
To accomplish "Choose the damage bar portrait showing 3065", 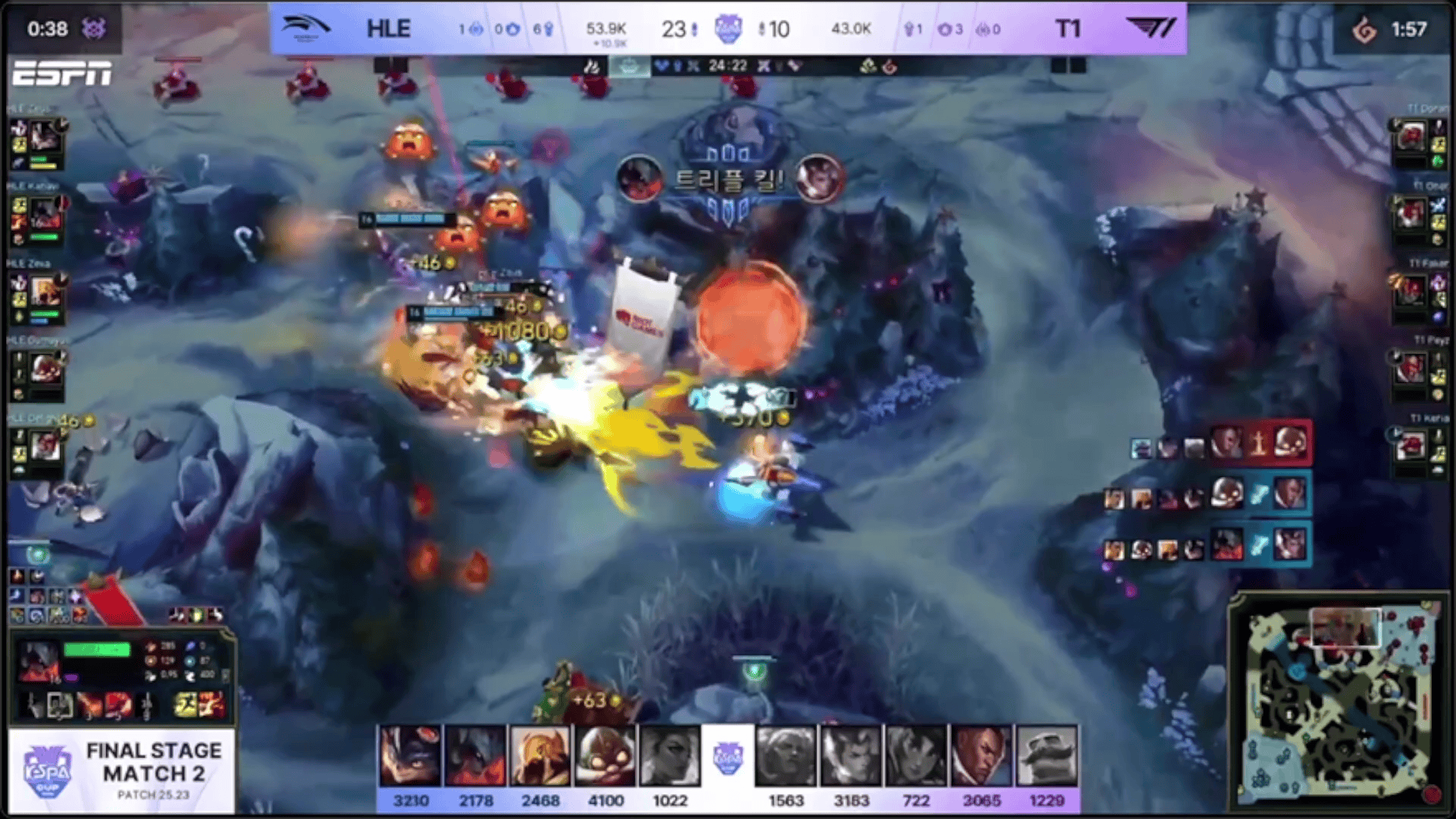I will [981, 755].
